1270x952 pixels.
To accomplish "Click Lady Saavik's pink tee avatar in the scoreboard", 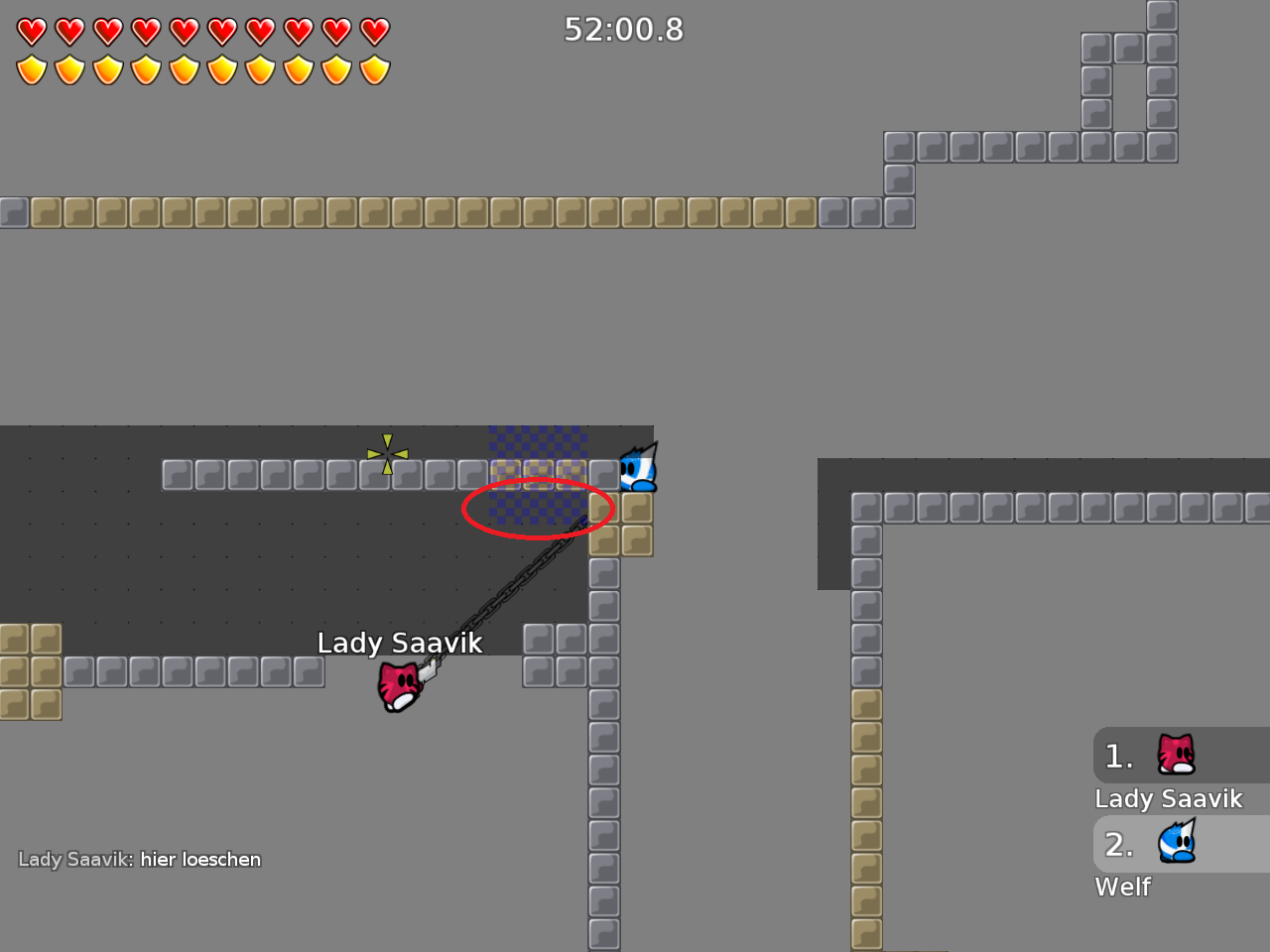I will [1174, 755].
